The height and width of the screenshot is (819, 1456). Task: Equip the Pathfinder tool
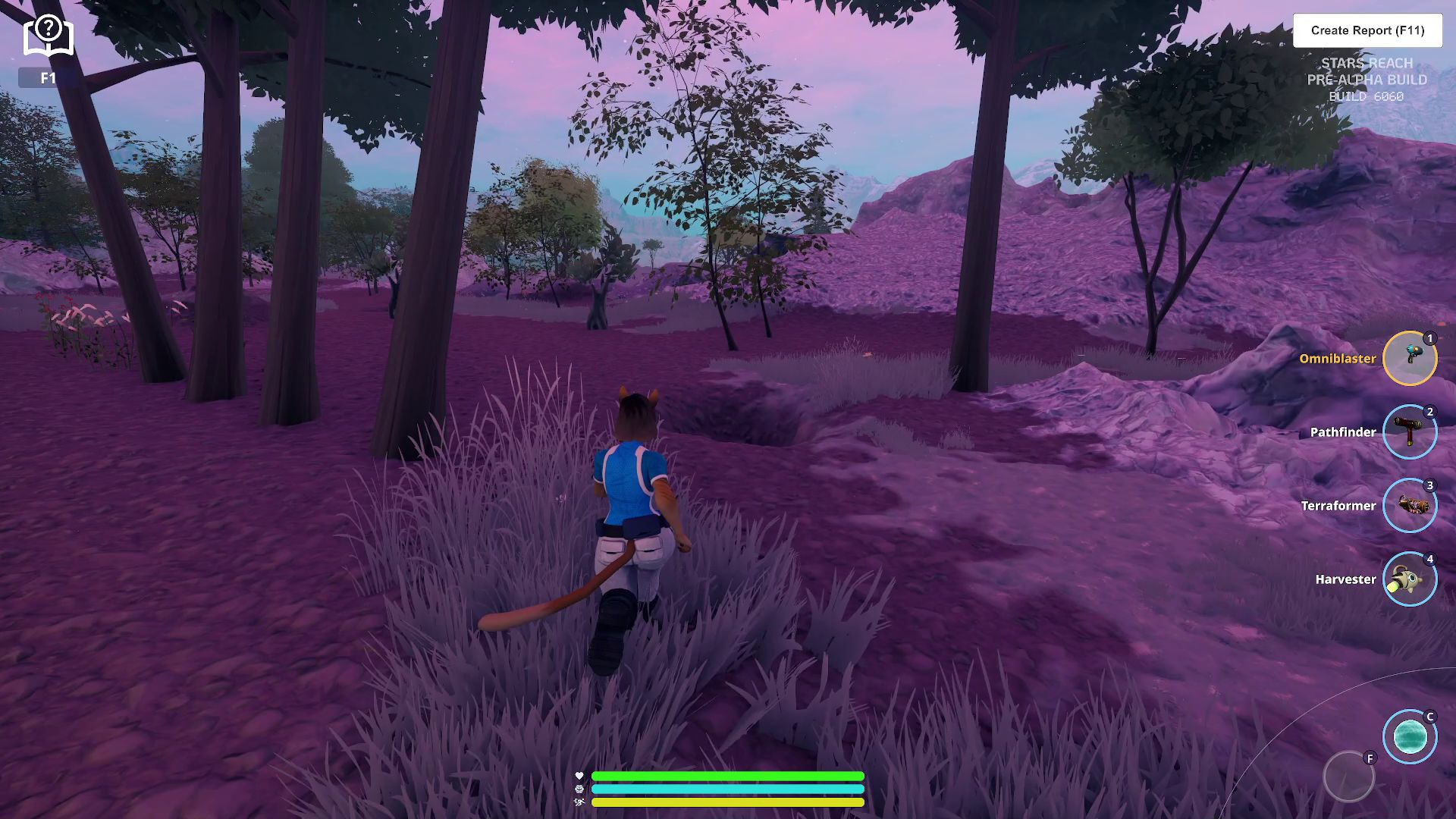click(x=1409, y=431)
